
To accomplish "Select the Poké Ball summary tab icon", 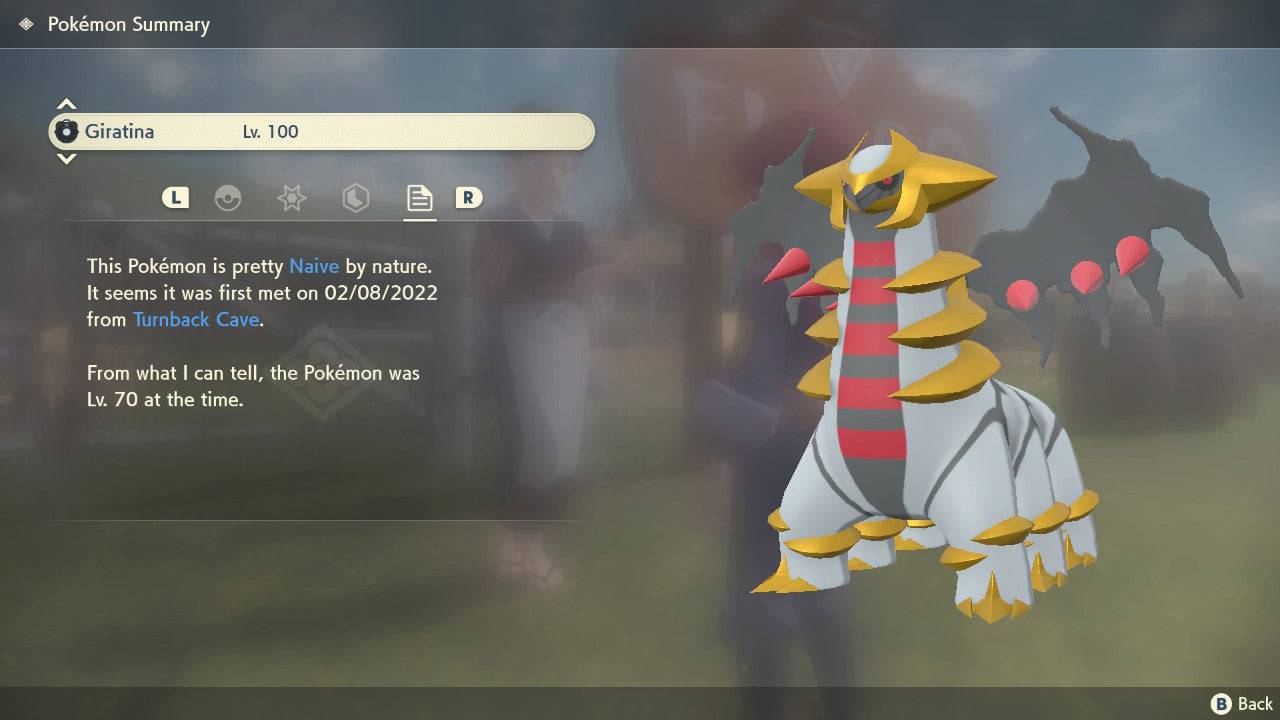I will tap(228, 198).
